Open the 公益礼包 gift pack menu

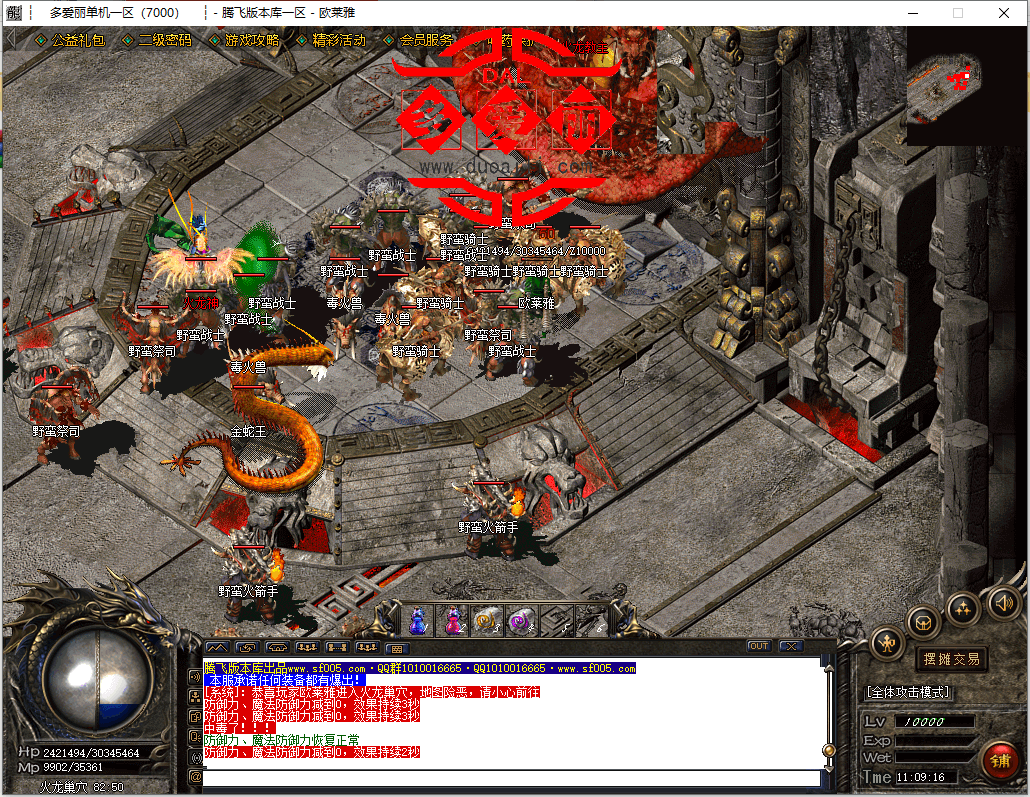click(77, 41)
